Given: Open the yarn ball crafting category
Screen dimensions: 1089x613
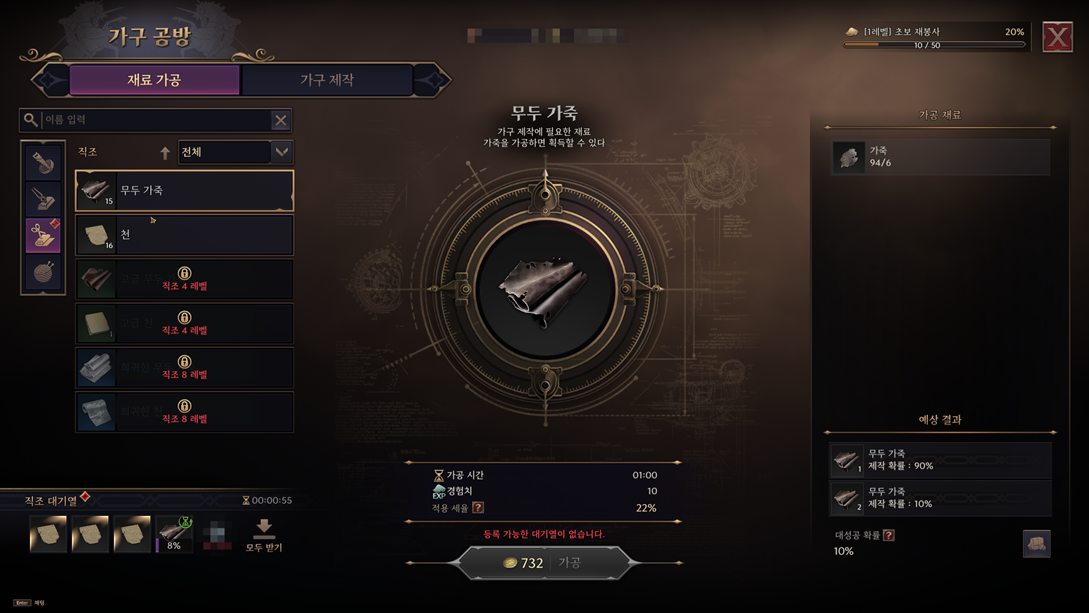Looking at the screenshot, I should pos(44,273).
